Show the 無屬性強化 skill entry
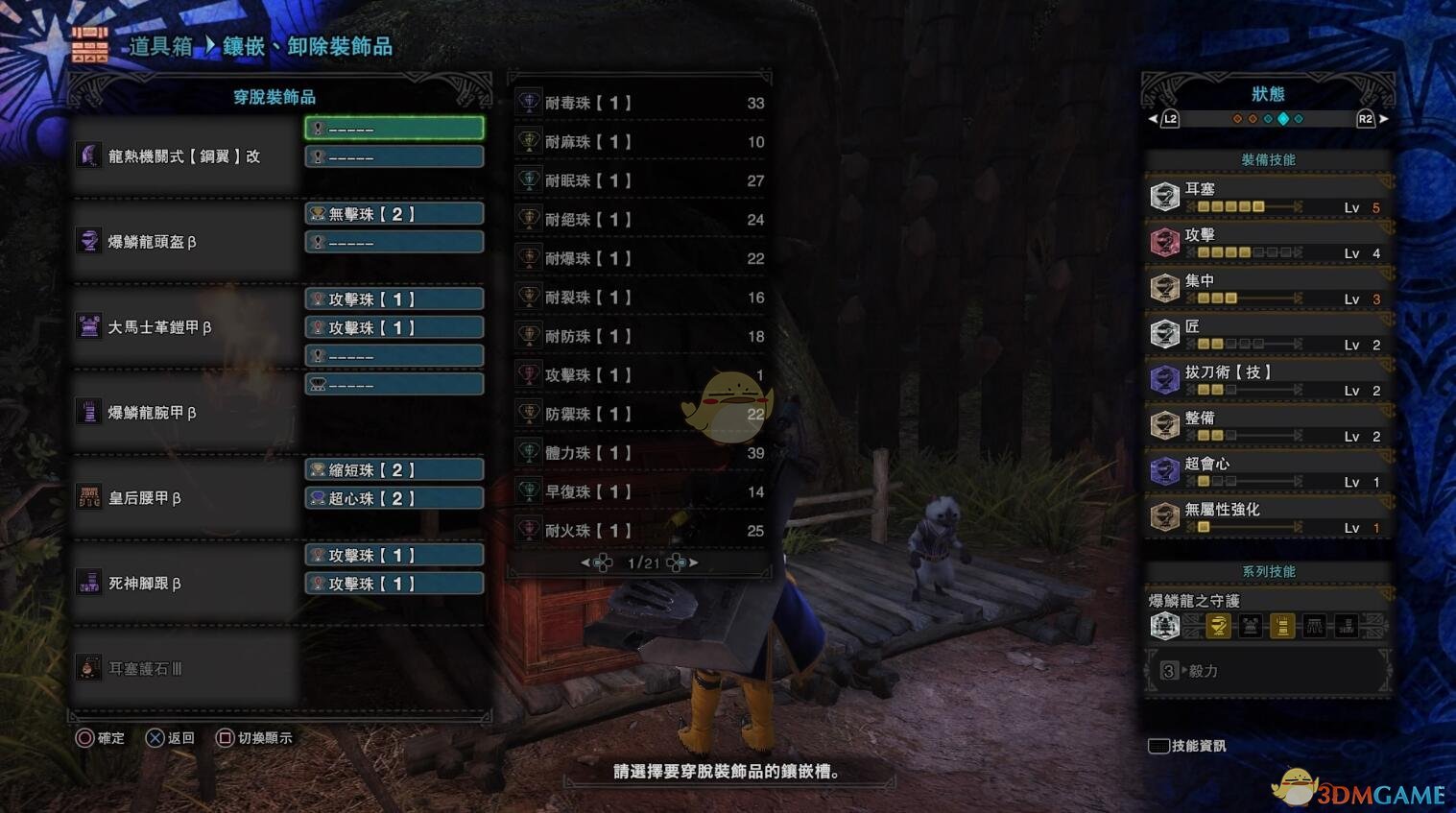 [1267, 517]
